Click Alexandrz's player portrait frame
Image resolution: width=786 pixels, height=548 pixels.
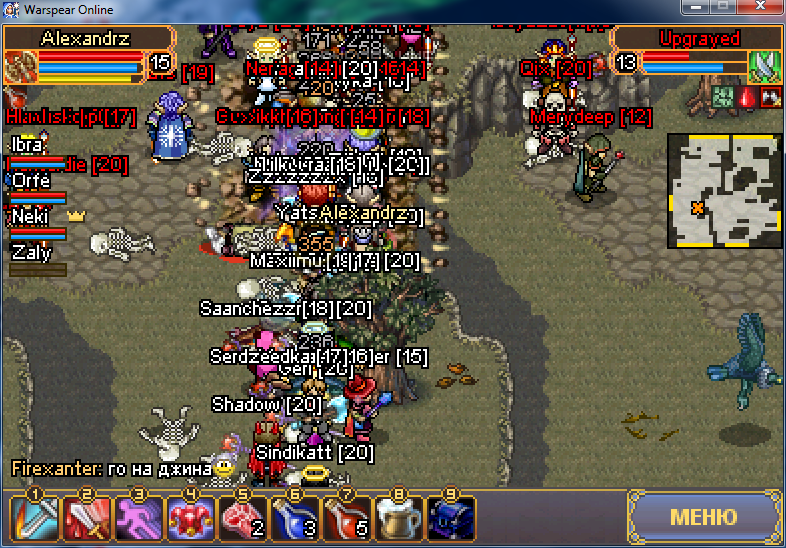(x=20, y=67)
